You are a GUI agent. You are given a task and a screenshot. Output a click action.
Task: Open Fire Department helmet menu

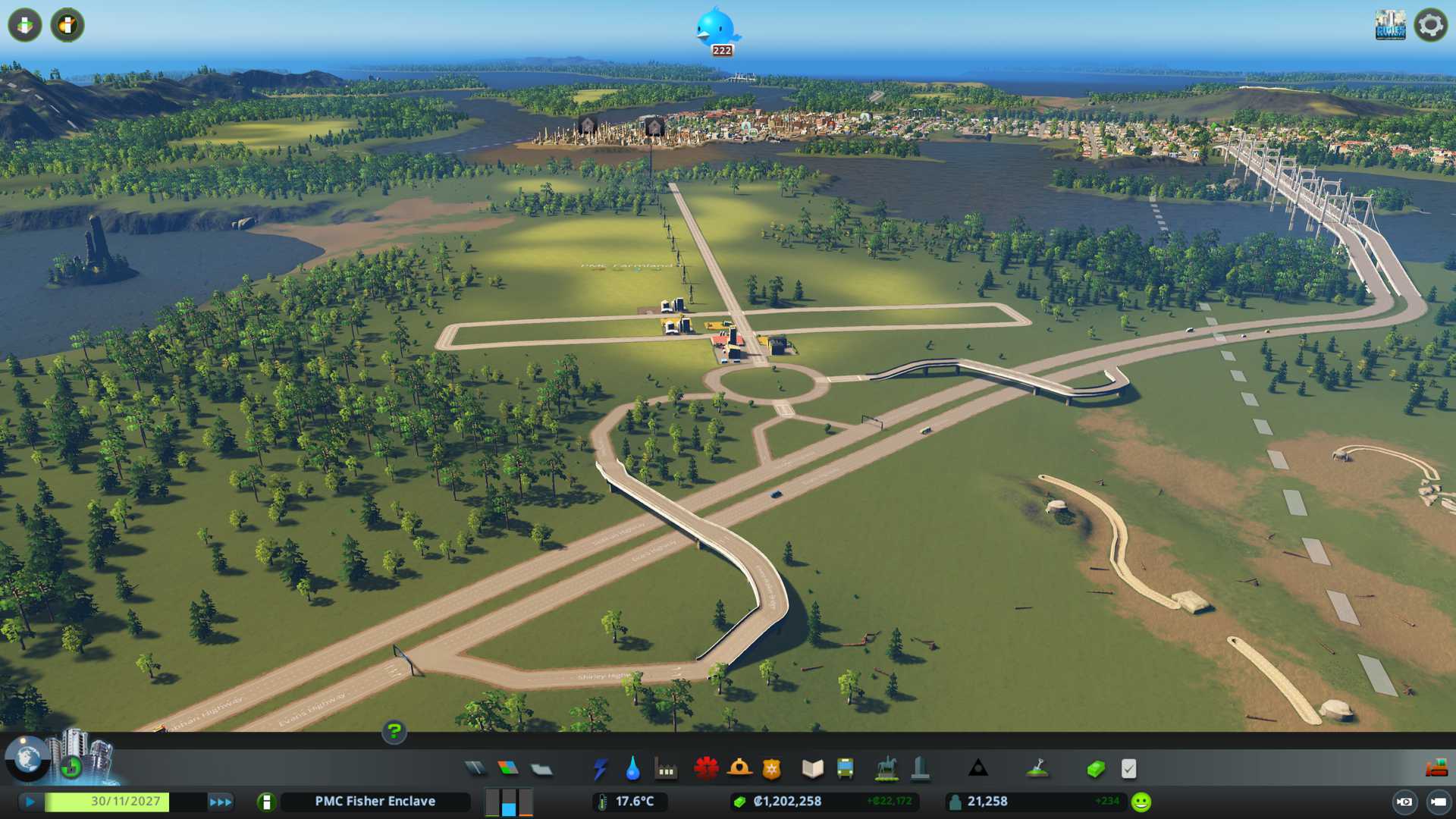pos(739,769)
